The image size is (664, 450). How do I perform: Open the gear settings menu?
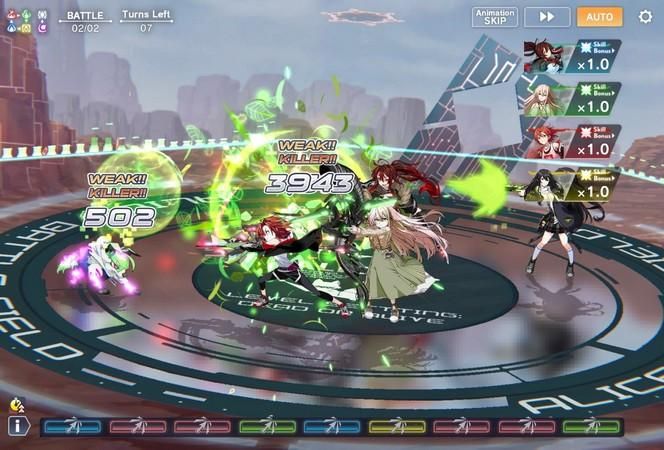(645, 17)
